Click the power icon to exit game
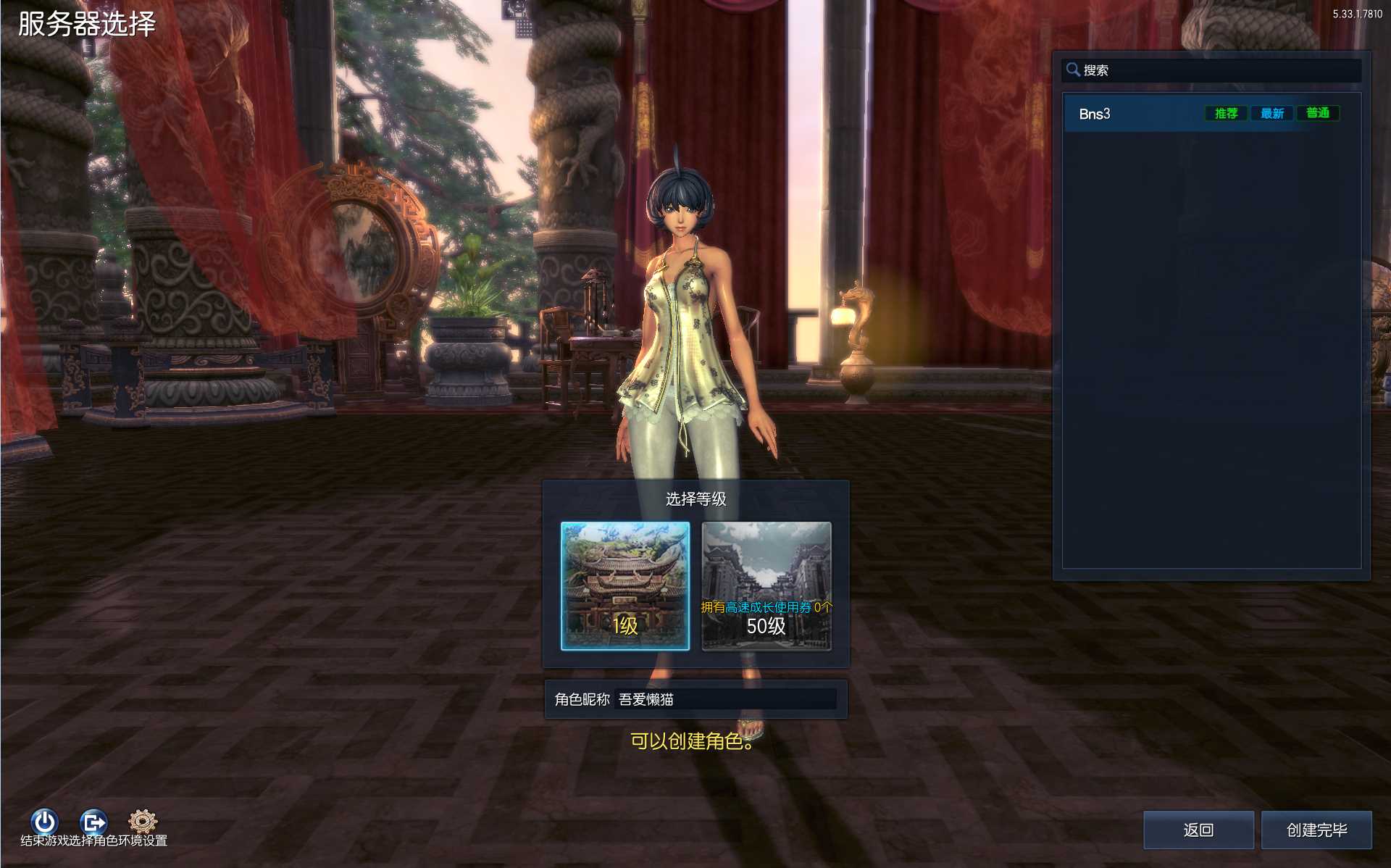 tap(44, 822)
